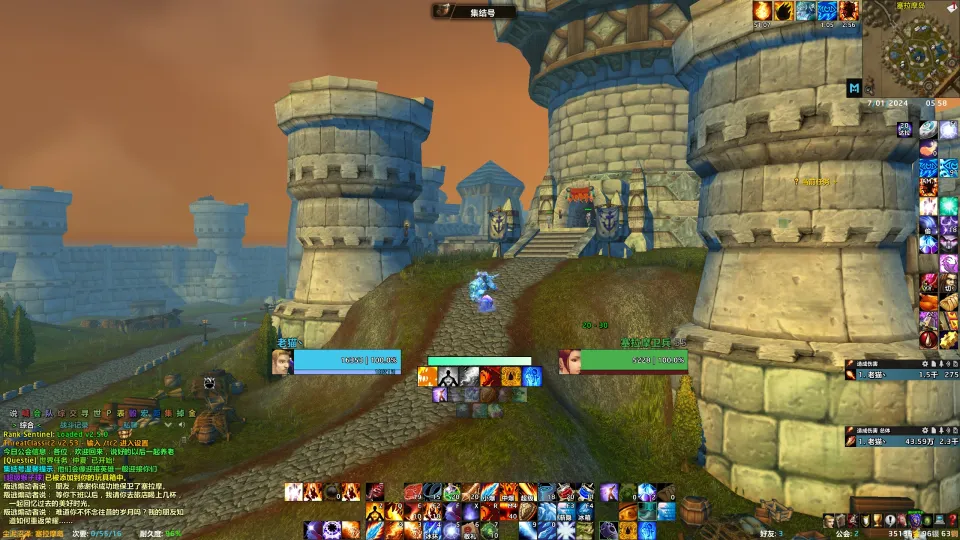Screen dimensions: 960x540
Task: Click the 说 chat channel shortcut
Action: [x=13, y=413]
